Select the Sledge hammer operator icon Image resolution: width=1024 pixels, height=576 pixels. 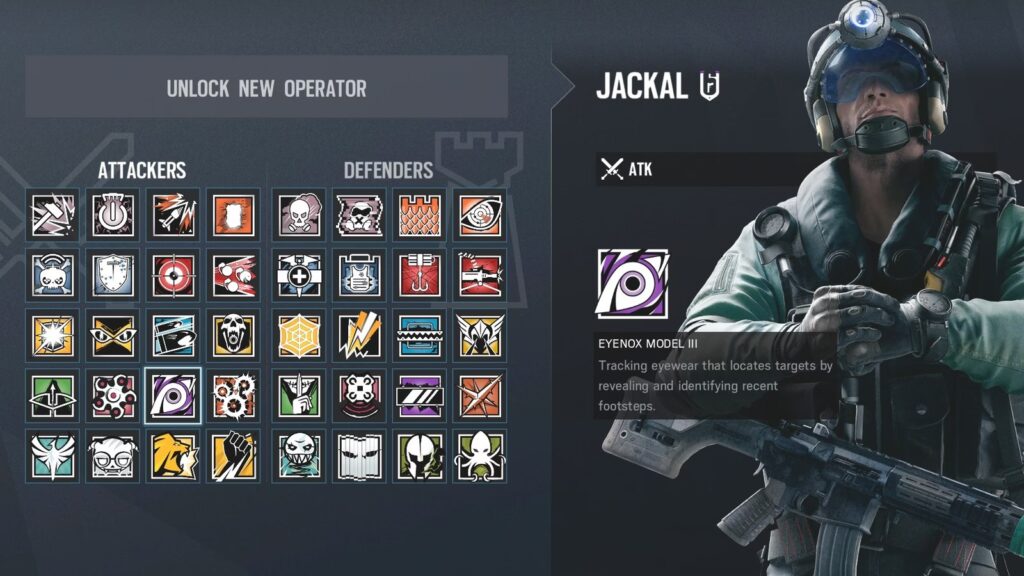(x=52, y=214)
